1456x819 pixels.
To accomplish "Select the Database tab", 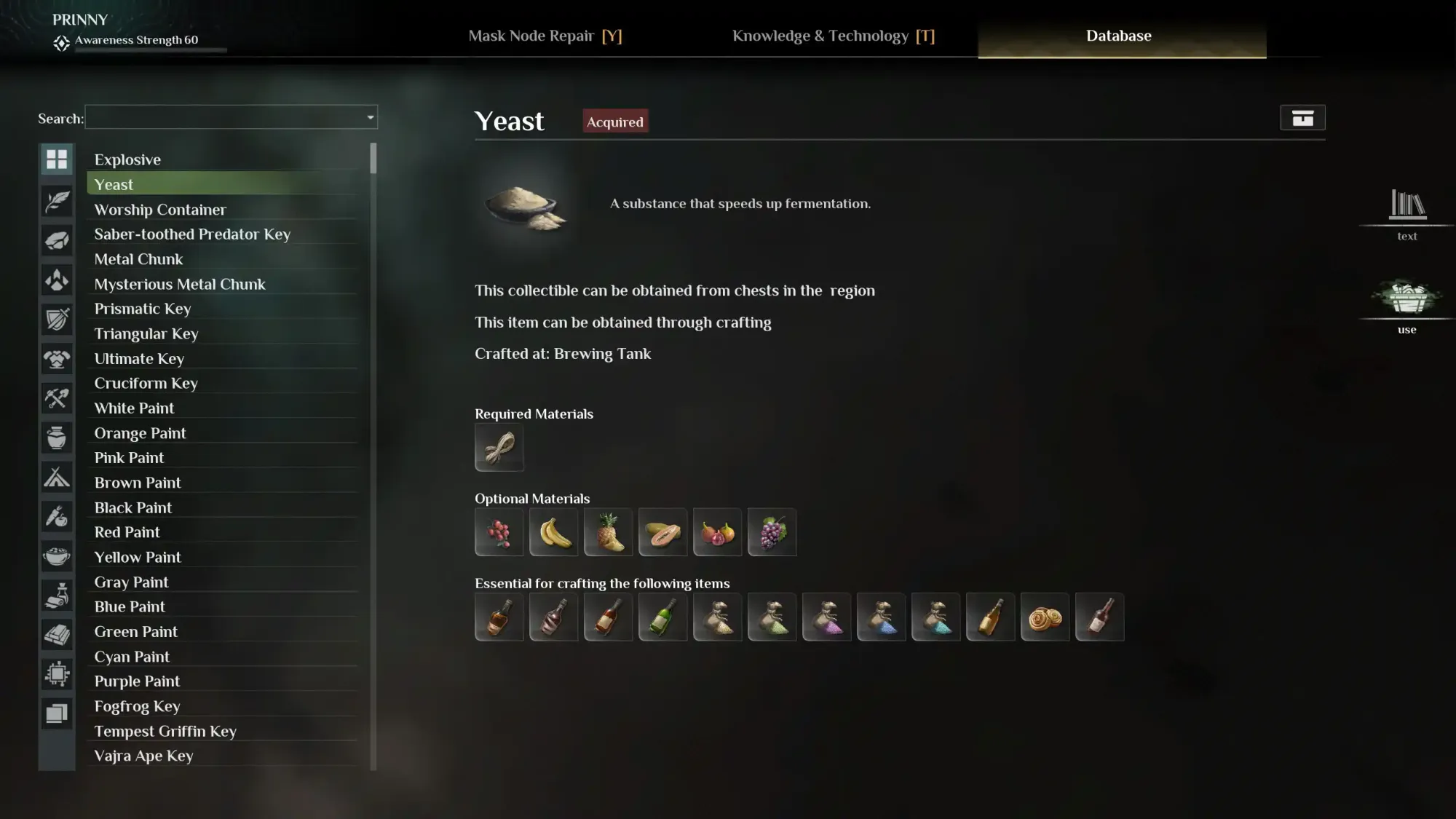I will [x=1119, y=36].
